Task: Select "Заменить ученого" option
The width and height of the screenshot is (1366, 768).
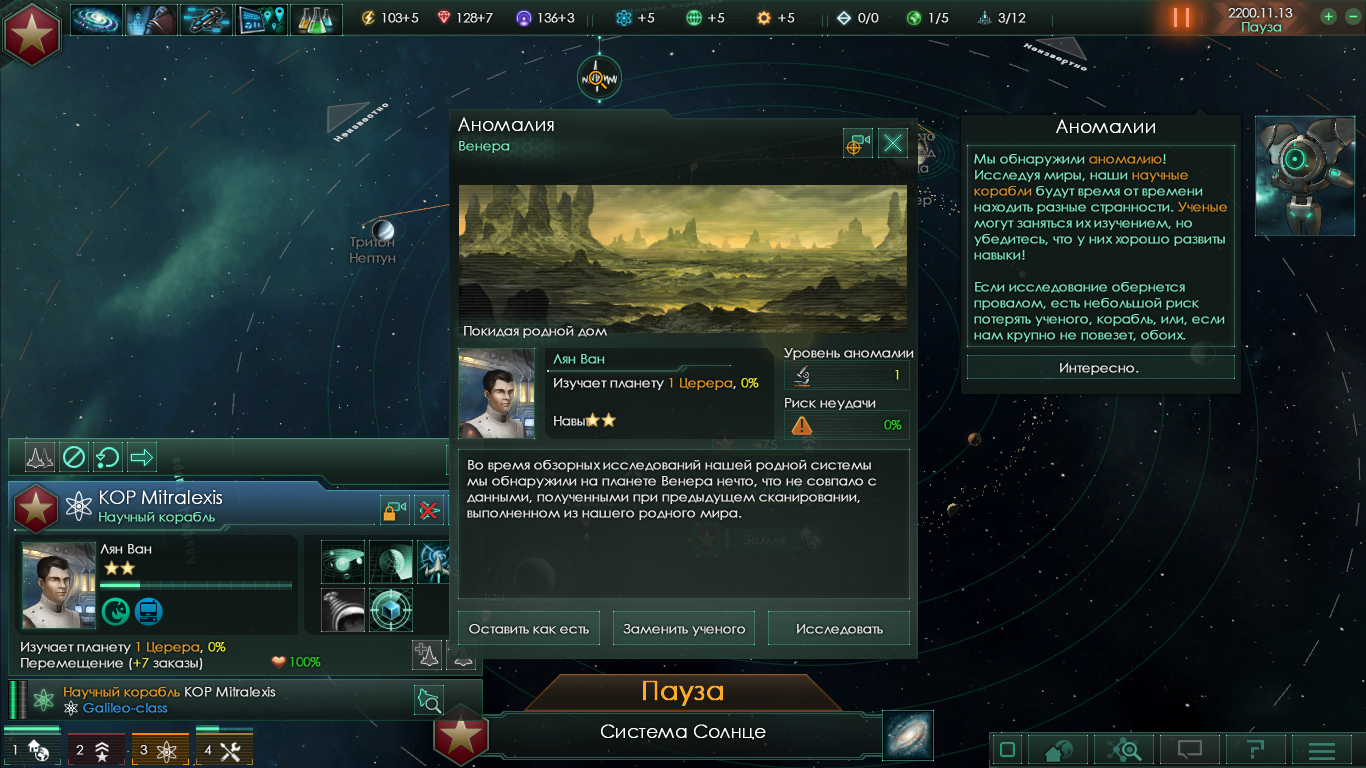Action: pyautogui.click(x=684, y=629)
